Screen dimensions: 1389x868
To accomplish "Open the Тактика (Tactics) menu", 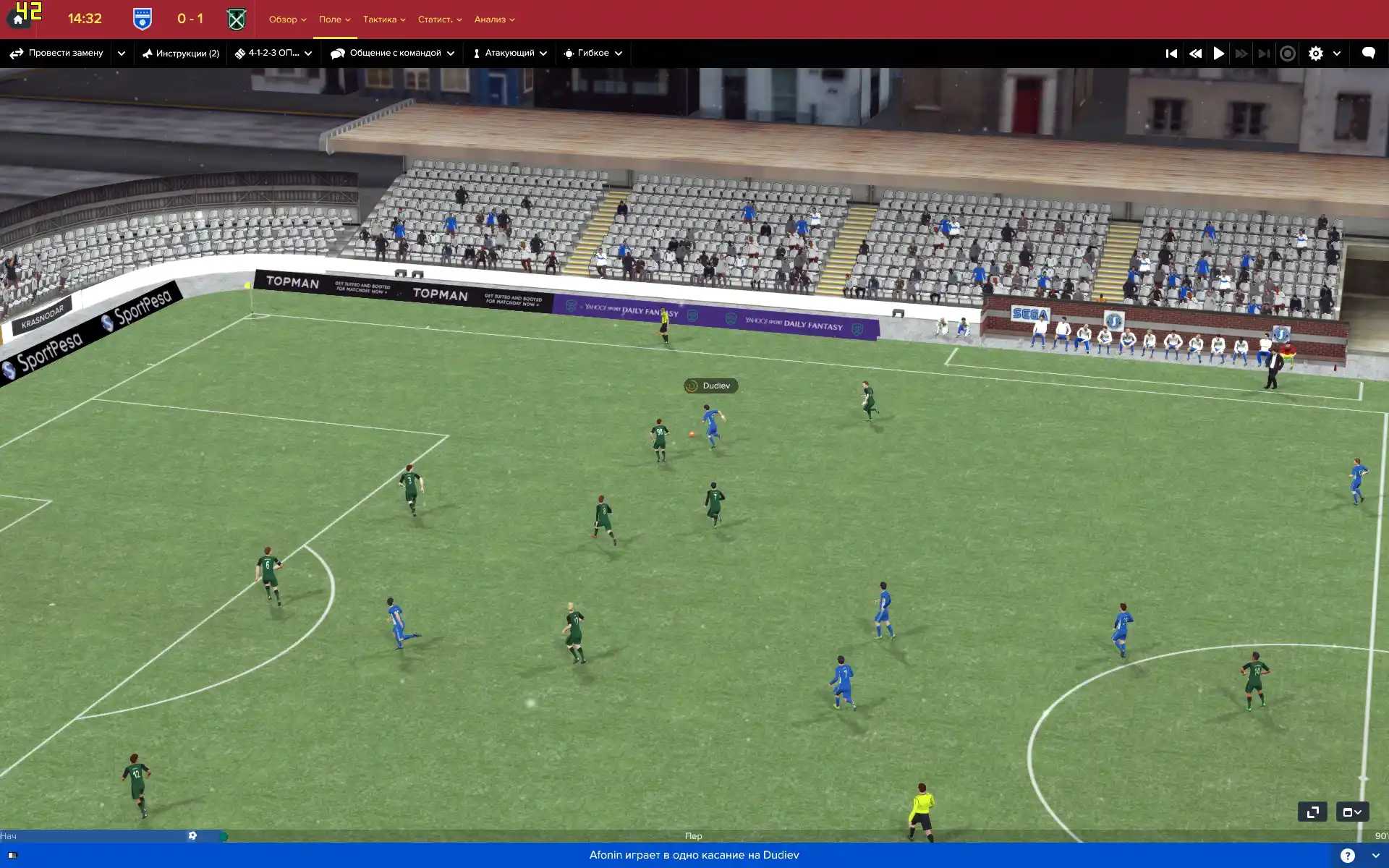I will (383, 20).
